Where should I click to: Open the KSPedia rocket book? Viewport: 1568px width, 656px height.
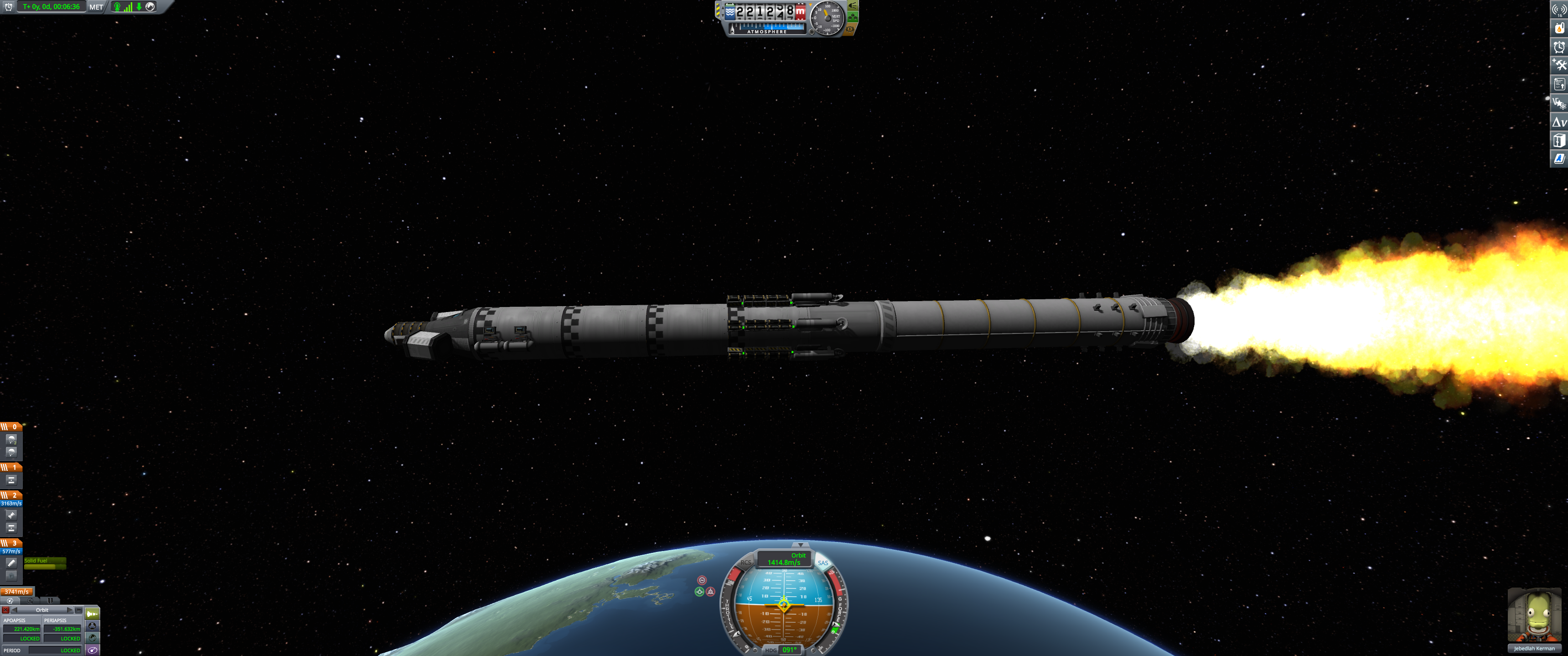coord(1558,159)
